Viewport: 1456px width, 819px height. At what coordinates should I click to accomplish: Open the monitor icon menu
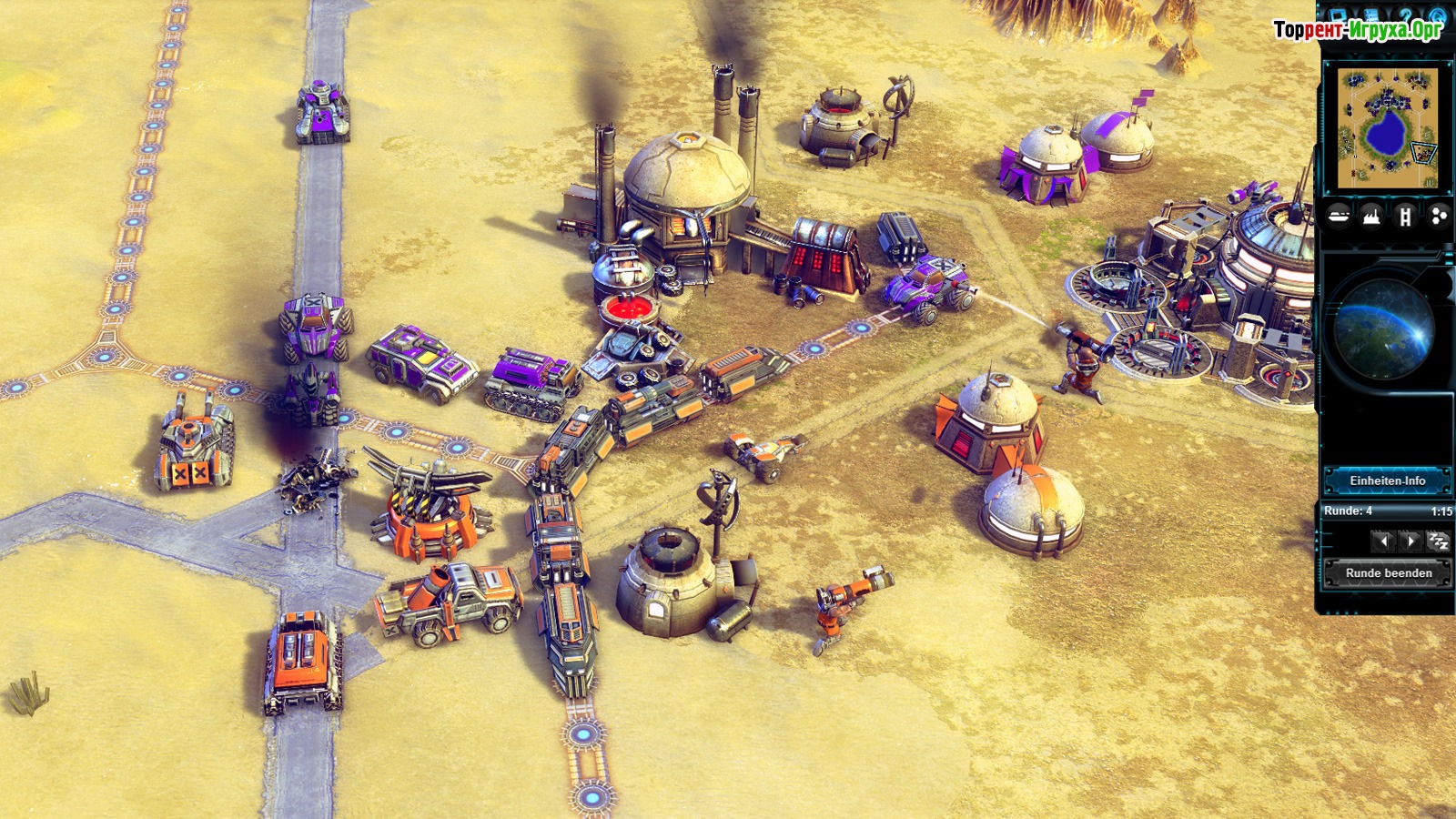point(1339,15)
